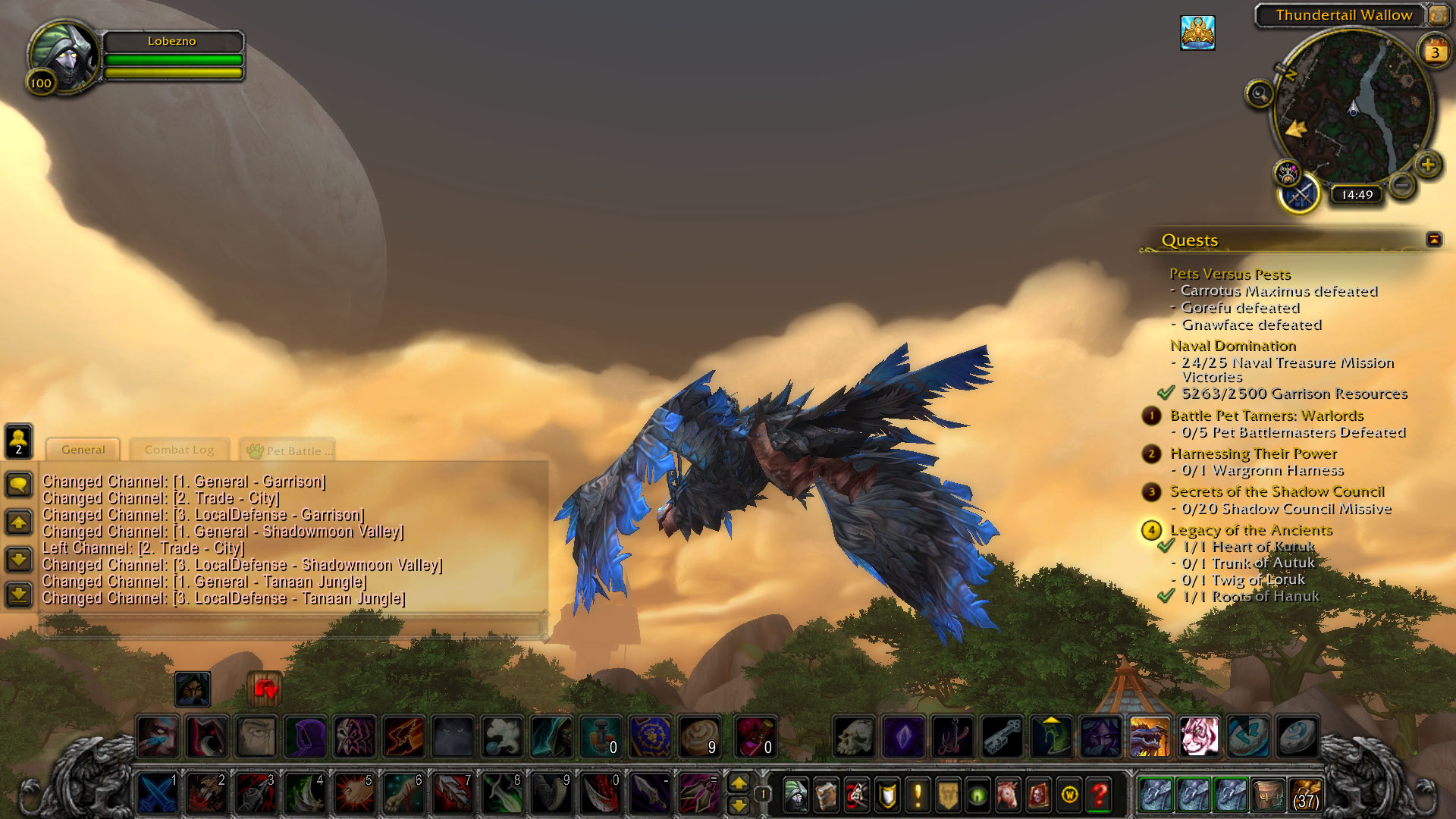The image size is (1456, 819).
Task: Zoom out the minimap with minus button
Action: [x=1402, y=184]
